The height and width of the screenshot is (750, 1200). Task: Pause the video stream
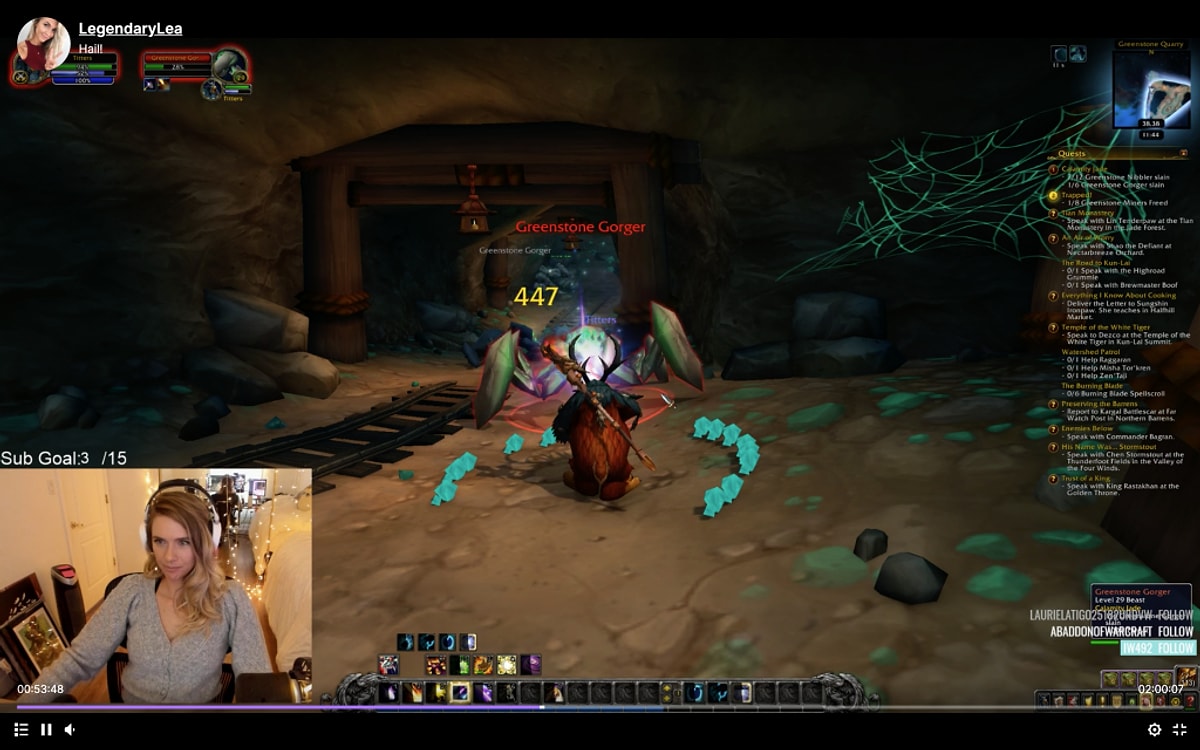46,730
